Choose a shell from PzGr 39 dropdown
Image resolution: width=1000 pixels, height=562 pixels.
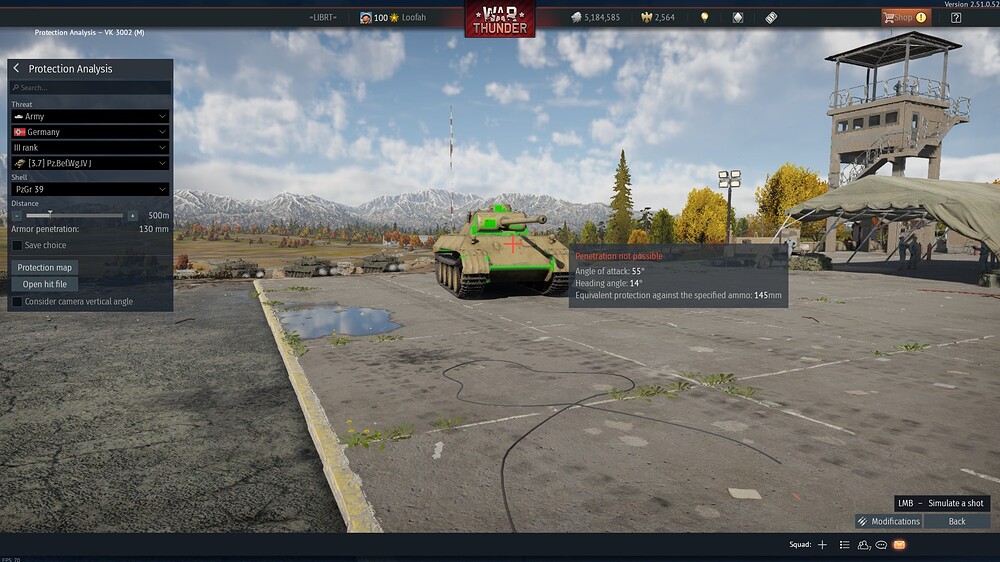89,189
